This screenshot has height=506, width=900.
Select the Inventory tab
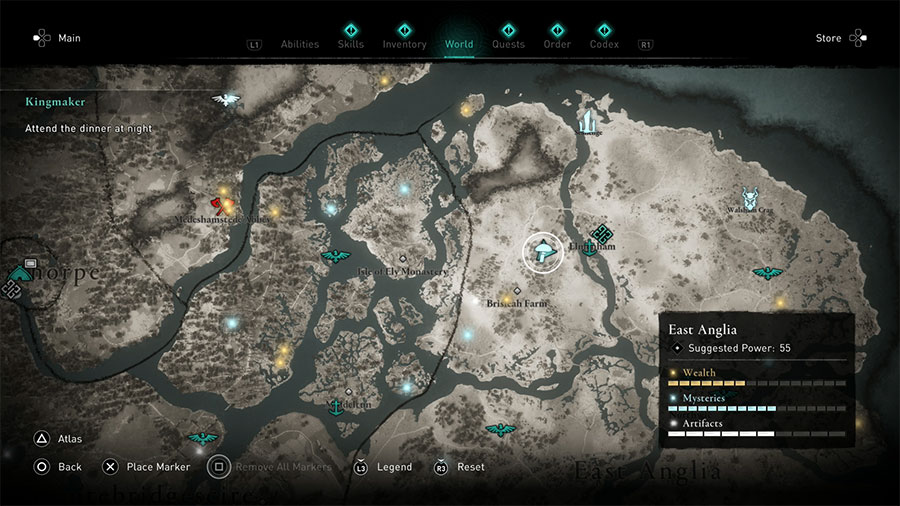pos(404,44)
